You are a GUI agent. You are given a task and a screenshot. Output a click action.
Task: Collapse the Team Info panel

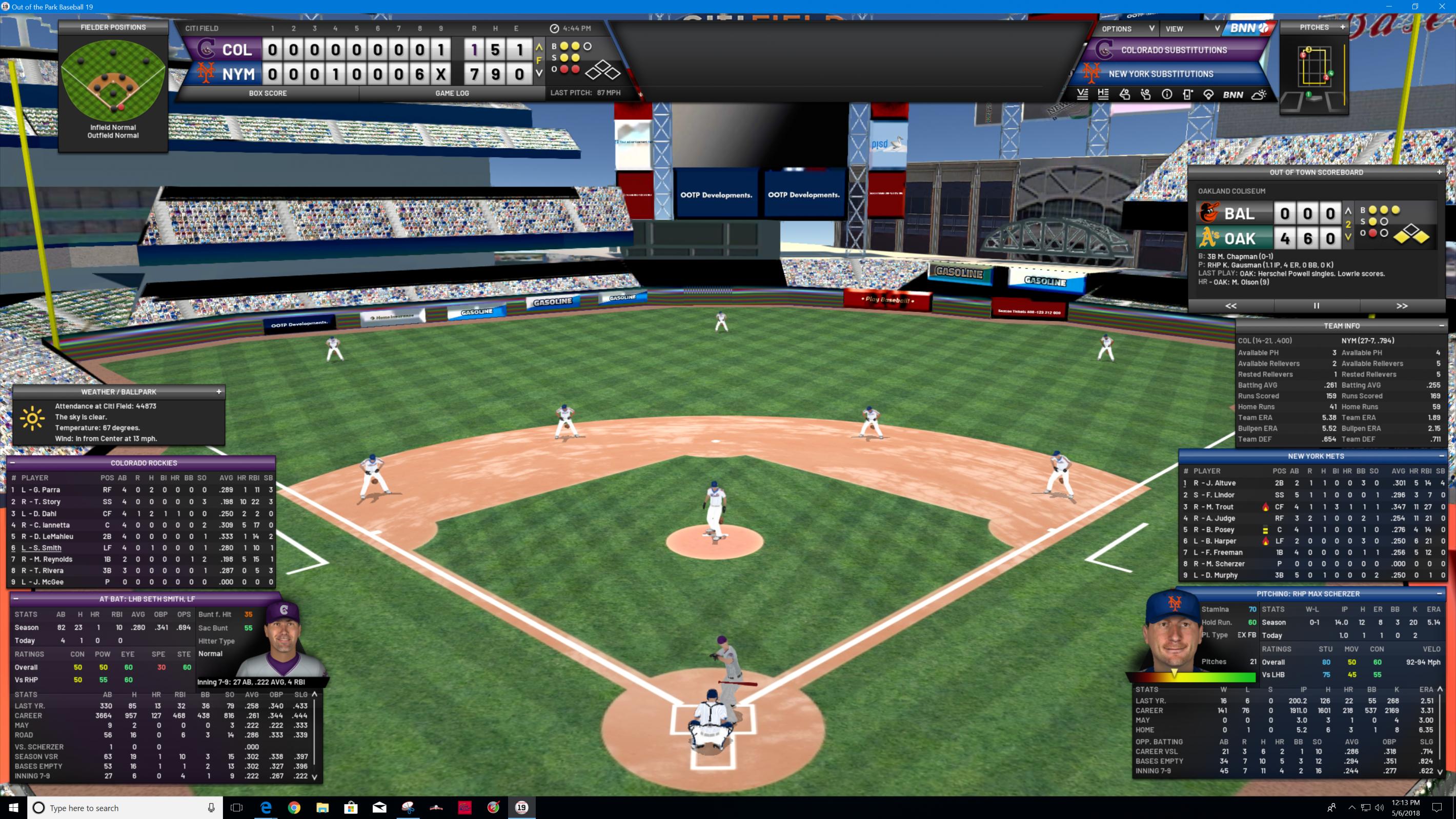coord(1441,325)
